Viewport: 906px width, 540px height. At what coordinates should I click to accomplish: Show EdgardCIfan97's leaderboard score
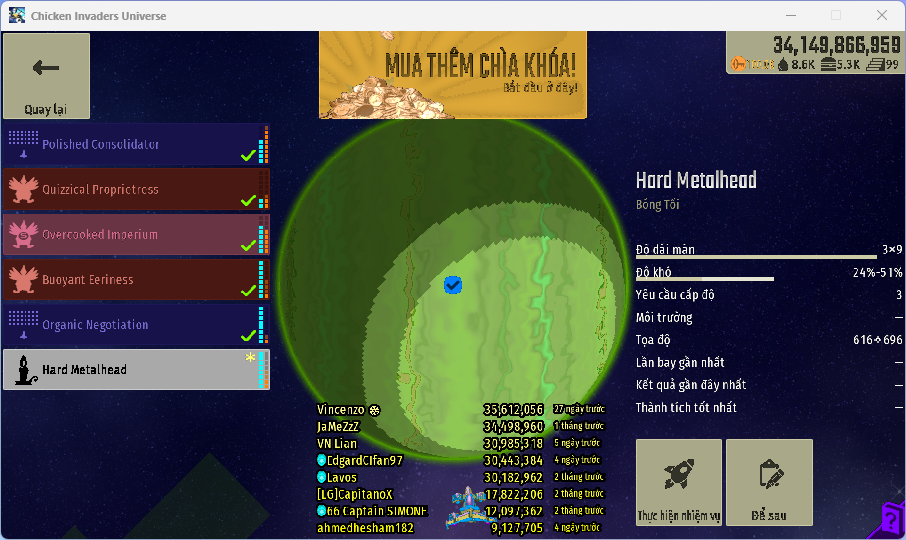tap(364, 460)
